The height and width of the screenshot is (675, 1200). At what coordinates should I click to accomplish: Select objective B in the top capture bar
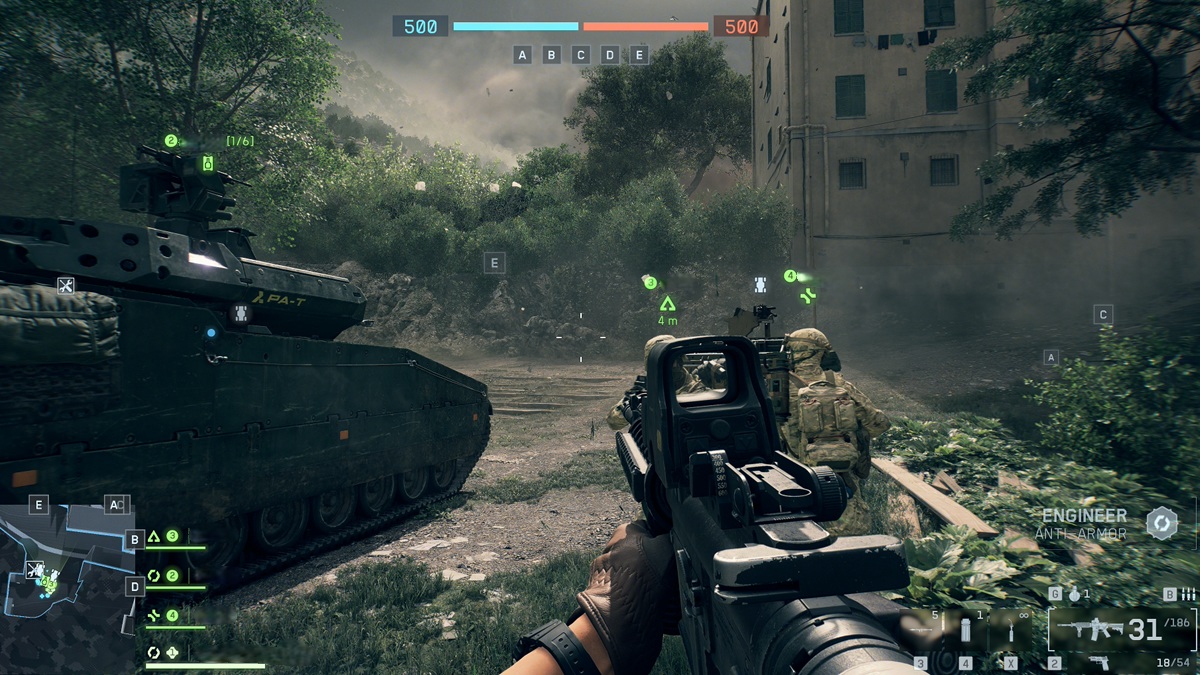551,55
